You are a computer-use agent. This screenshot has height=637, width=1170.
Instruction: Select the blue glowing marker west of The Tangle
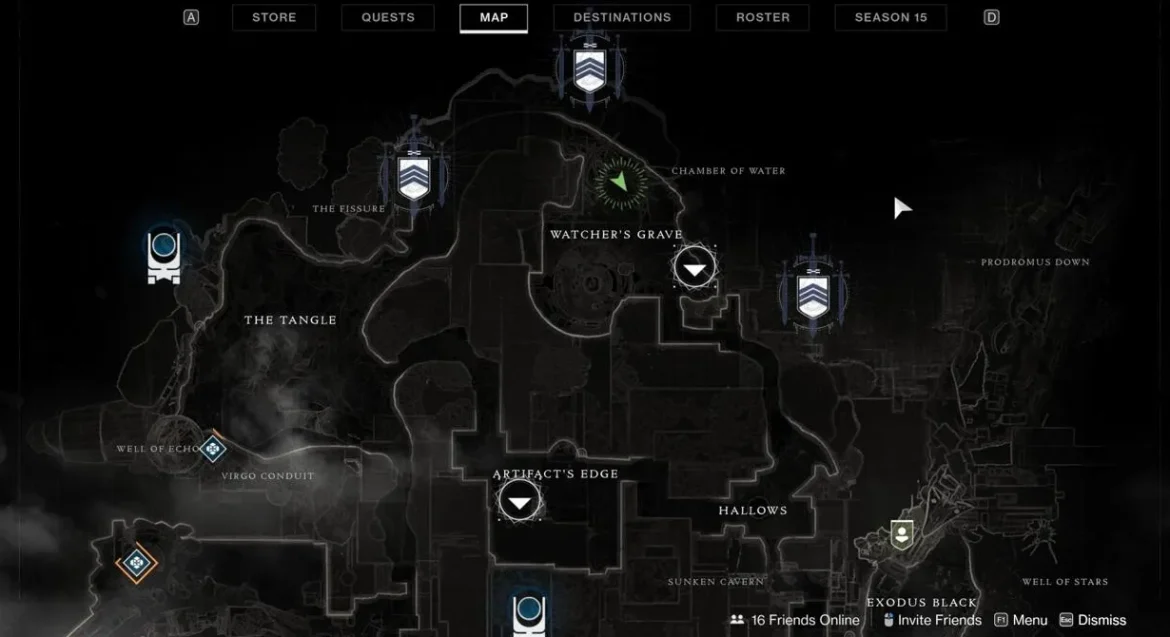tap(163, 254)
